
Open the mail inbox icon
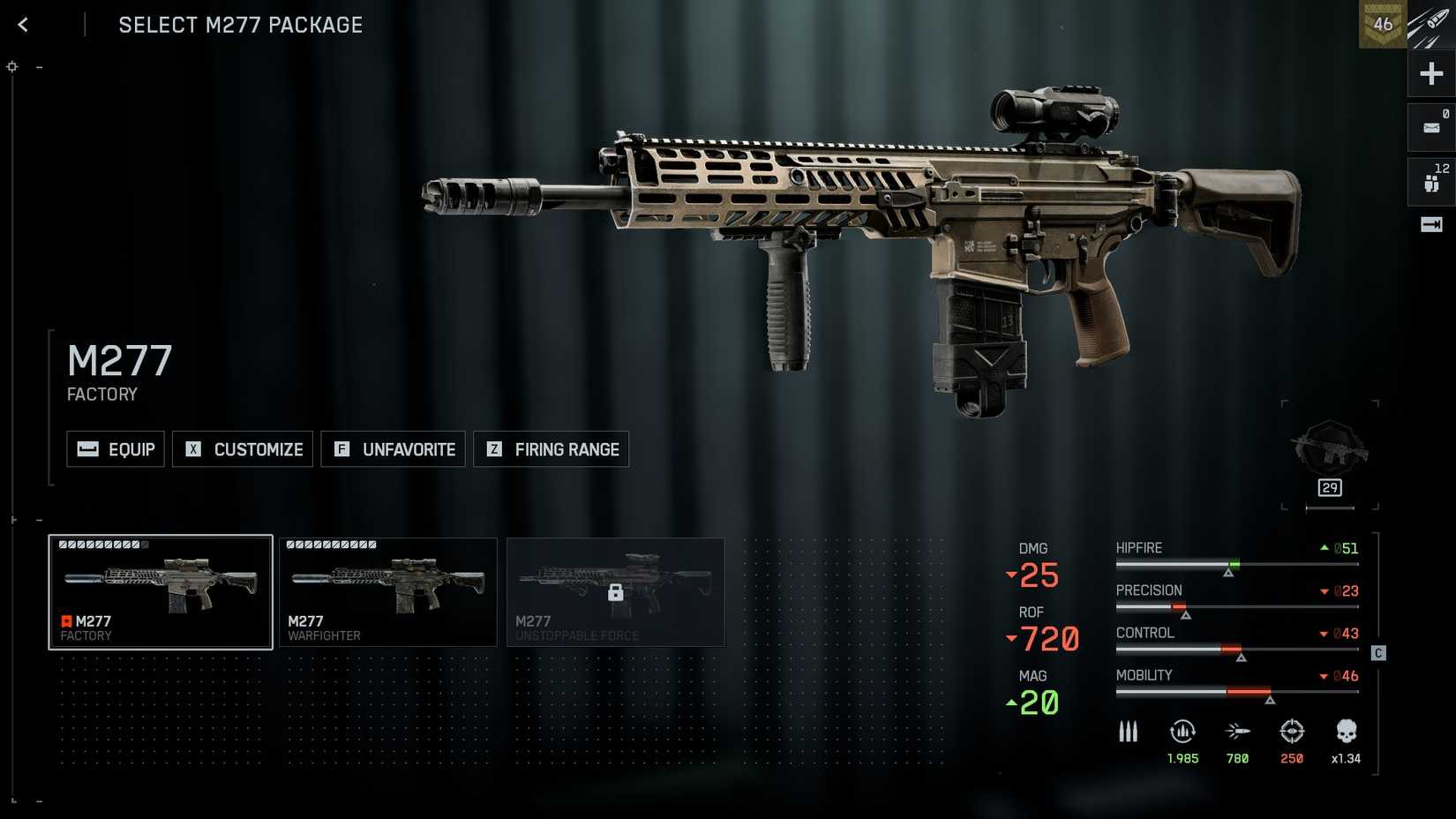1431,127
